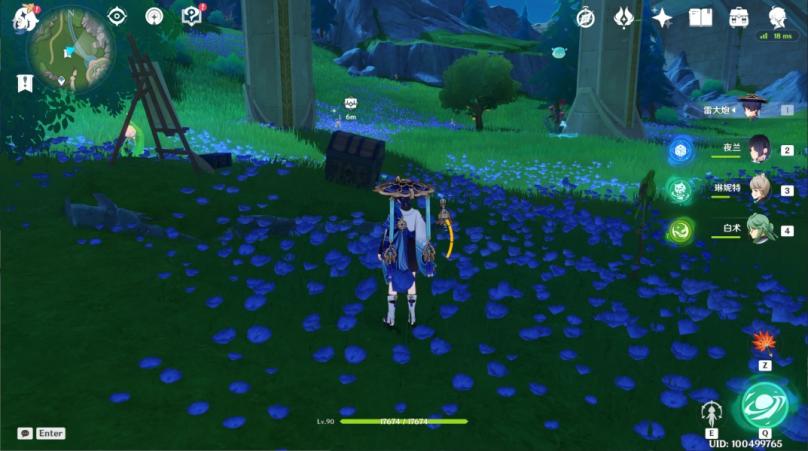Open the tutorial book with question mark
The height and width of the screenshot is (451, 808).
click(192, 16)
